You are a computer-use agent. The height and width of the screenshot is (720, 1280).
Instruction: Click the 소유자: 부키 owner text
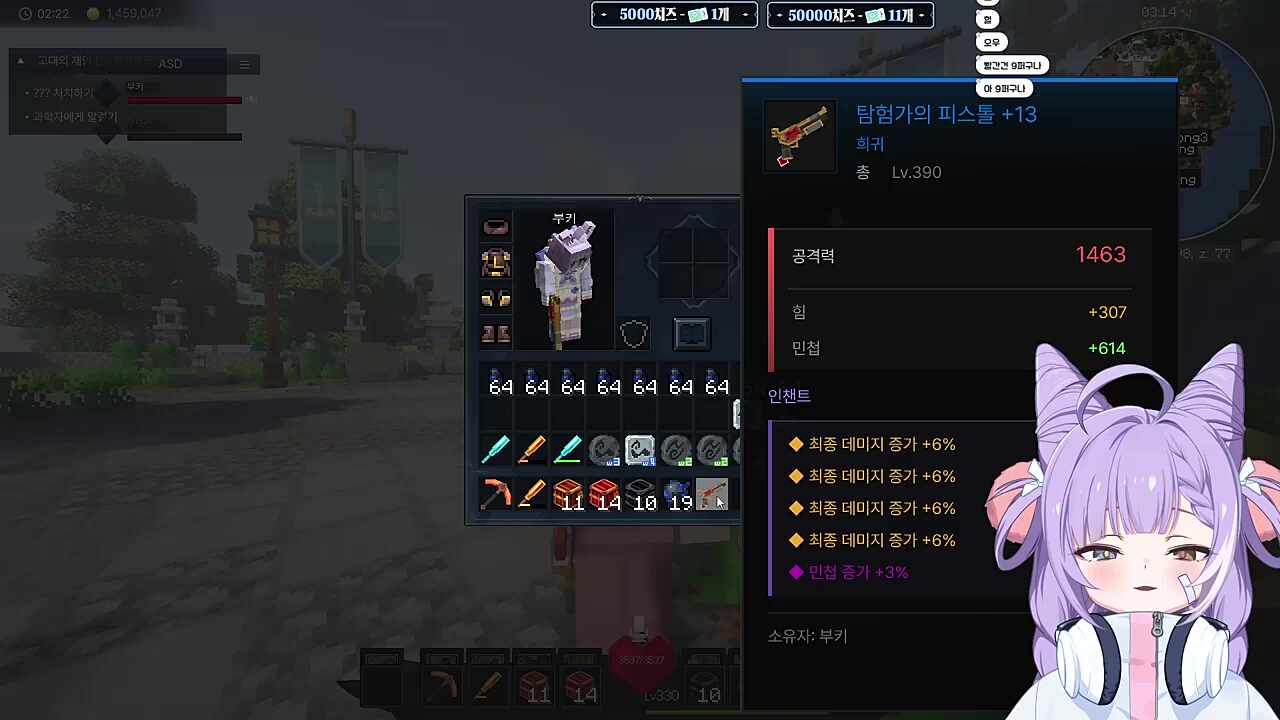pos(806,636)
